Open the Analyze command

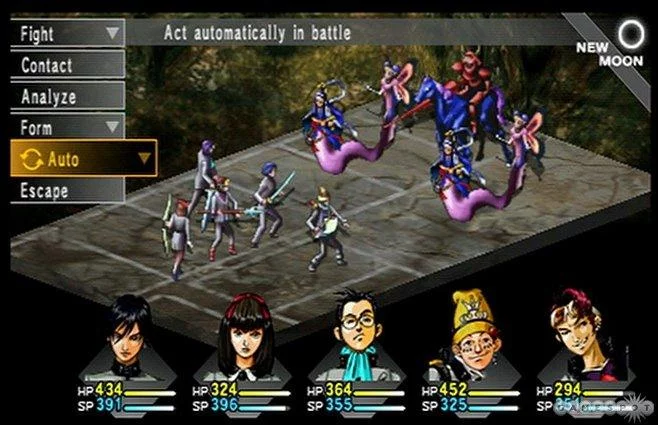coord(66,96)
